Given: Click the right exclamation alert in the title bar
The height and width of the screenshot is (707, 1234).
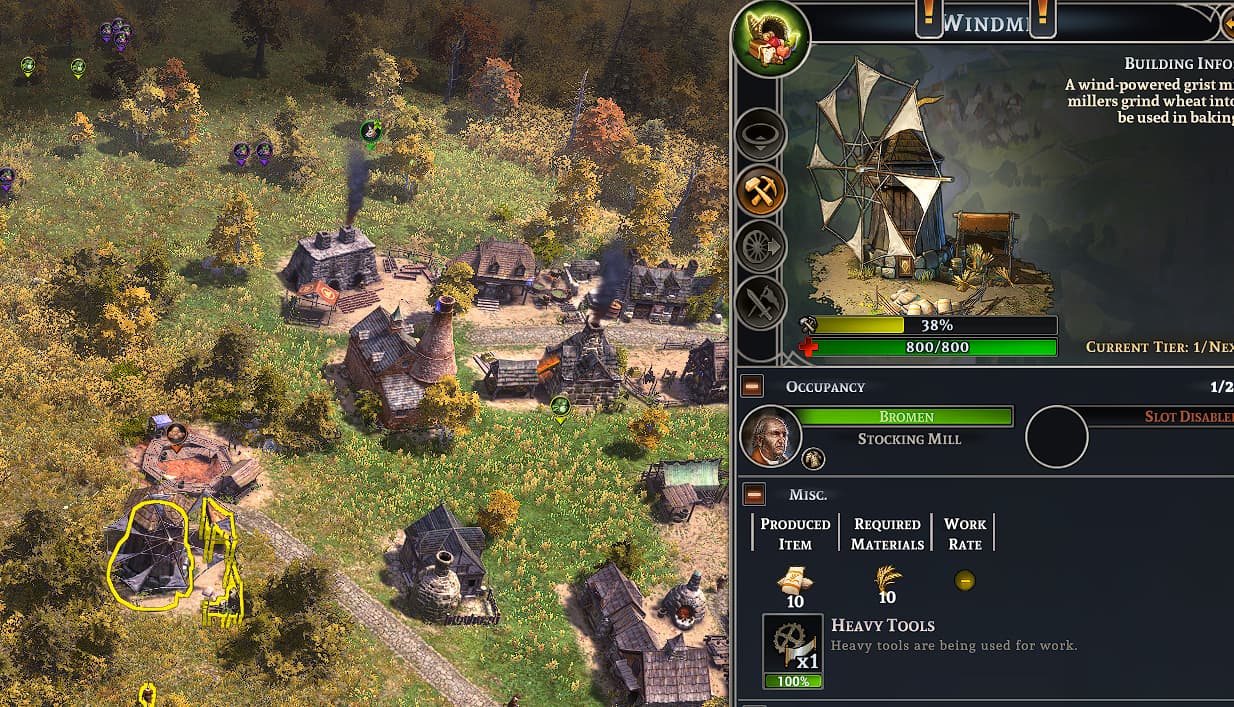Looking at the screenshot, I should click(1042, 17).
